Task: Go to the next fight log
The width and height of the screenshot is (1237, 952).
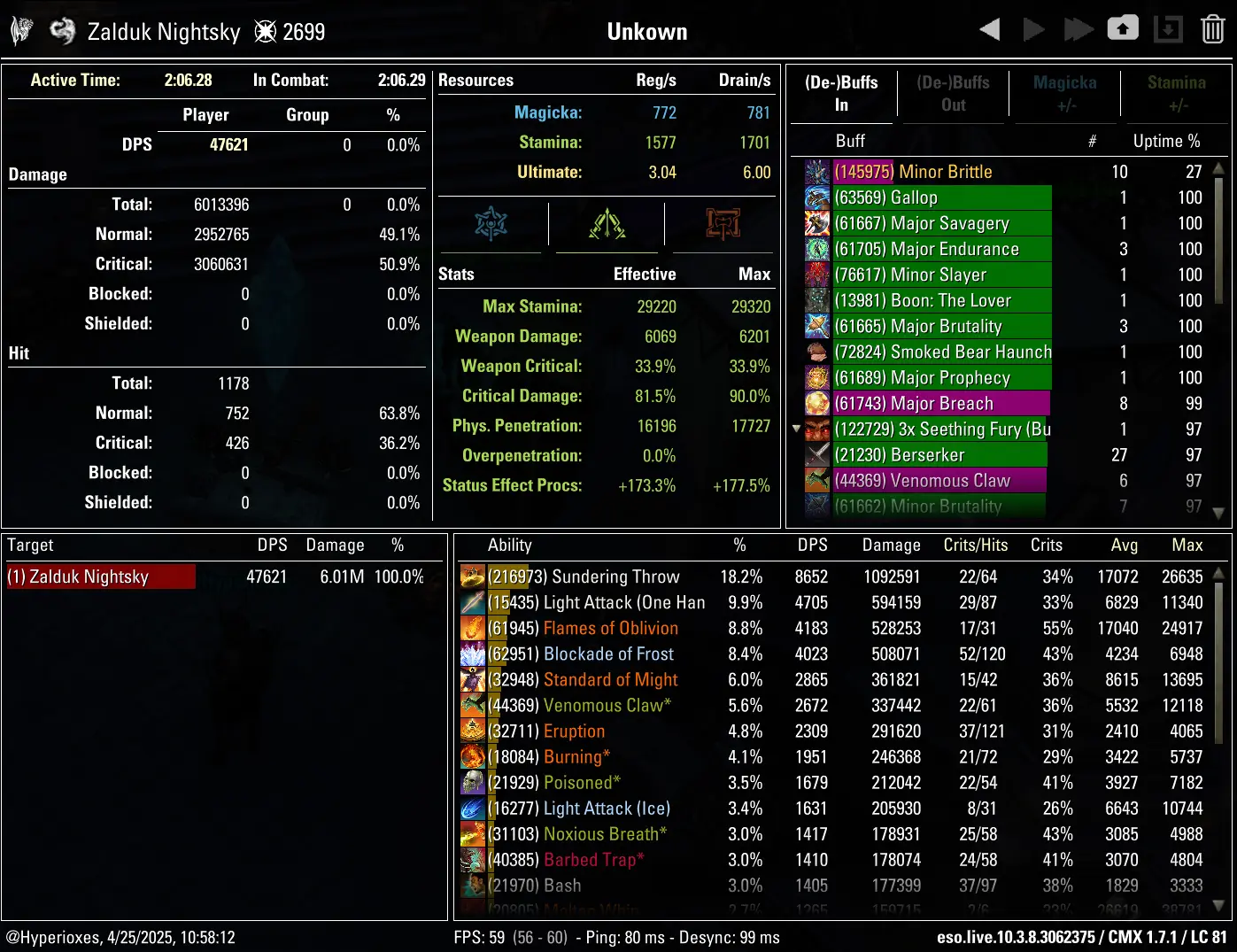Action: [1033, 30]
